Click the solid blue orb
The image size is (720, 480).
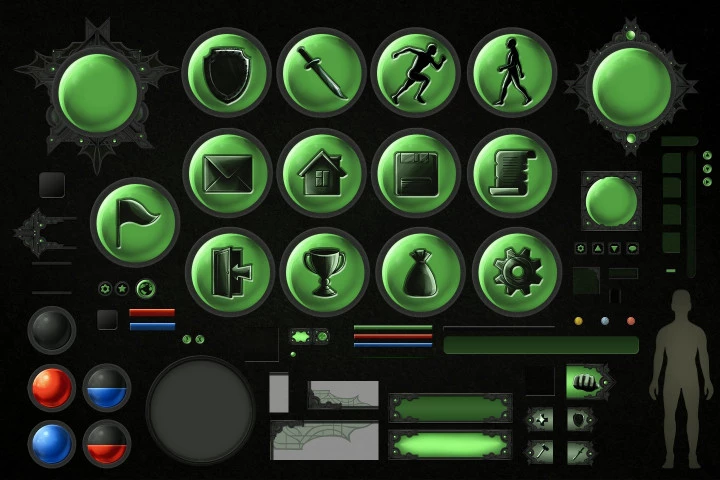coord(52,444)
